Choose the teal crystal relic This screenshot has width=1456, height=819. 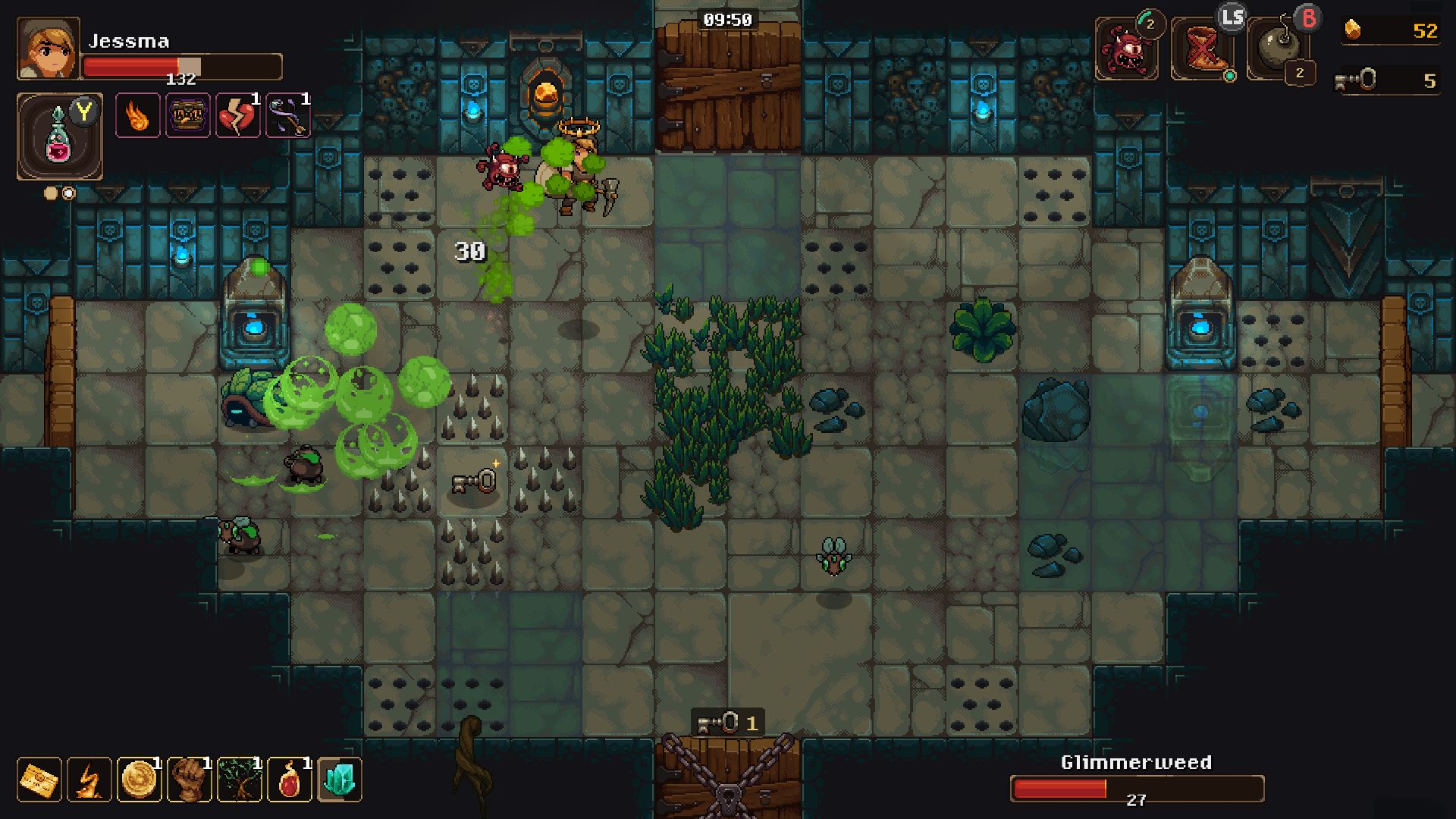tap(340, 780)
